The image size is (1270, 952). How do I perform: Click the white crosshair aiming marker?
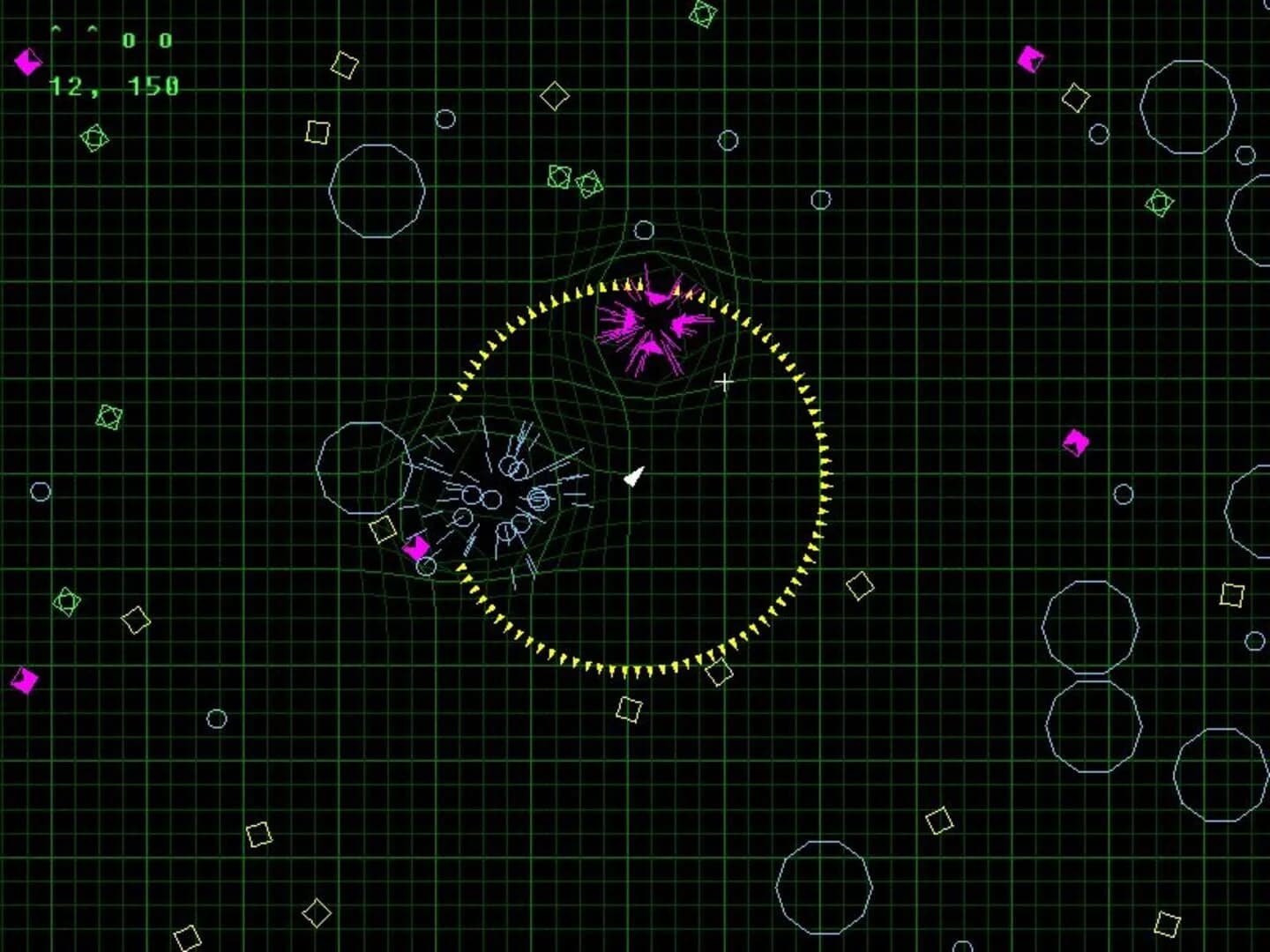[x=725, y=381]
